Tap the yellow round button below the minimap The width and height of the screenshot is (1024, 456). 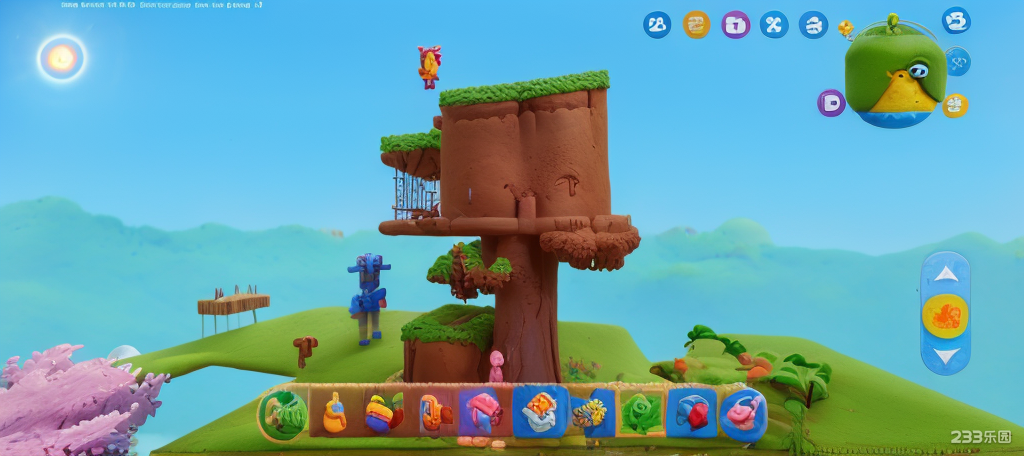point(955,105)
